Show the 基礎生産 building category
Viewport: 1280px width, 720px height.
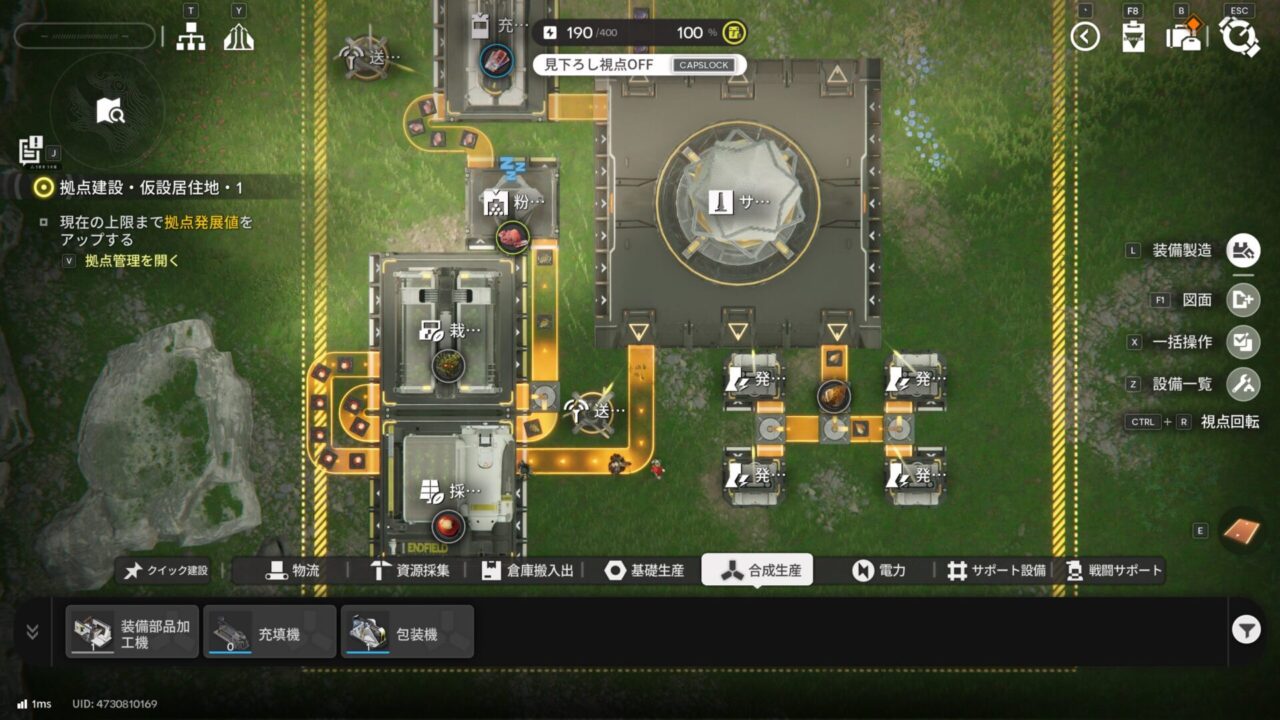[645, 570]
